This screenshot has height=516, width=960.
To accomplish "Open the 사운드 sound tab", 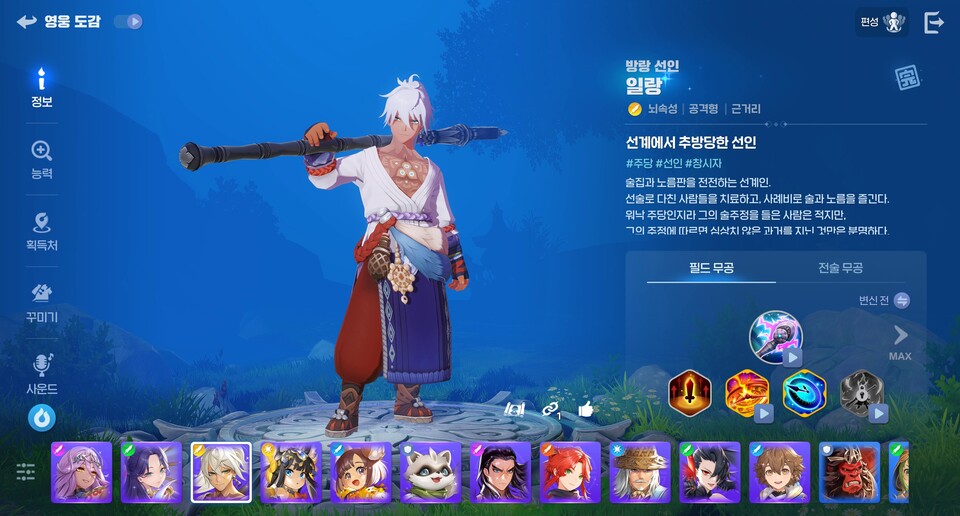I will (41, 374).
